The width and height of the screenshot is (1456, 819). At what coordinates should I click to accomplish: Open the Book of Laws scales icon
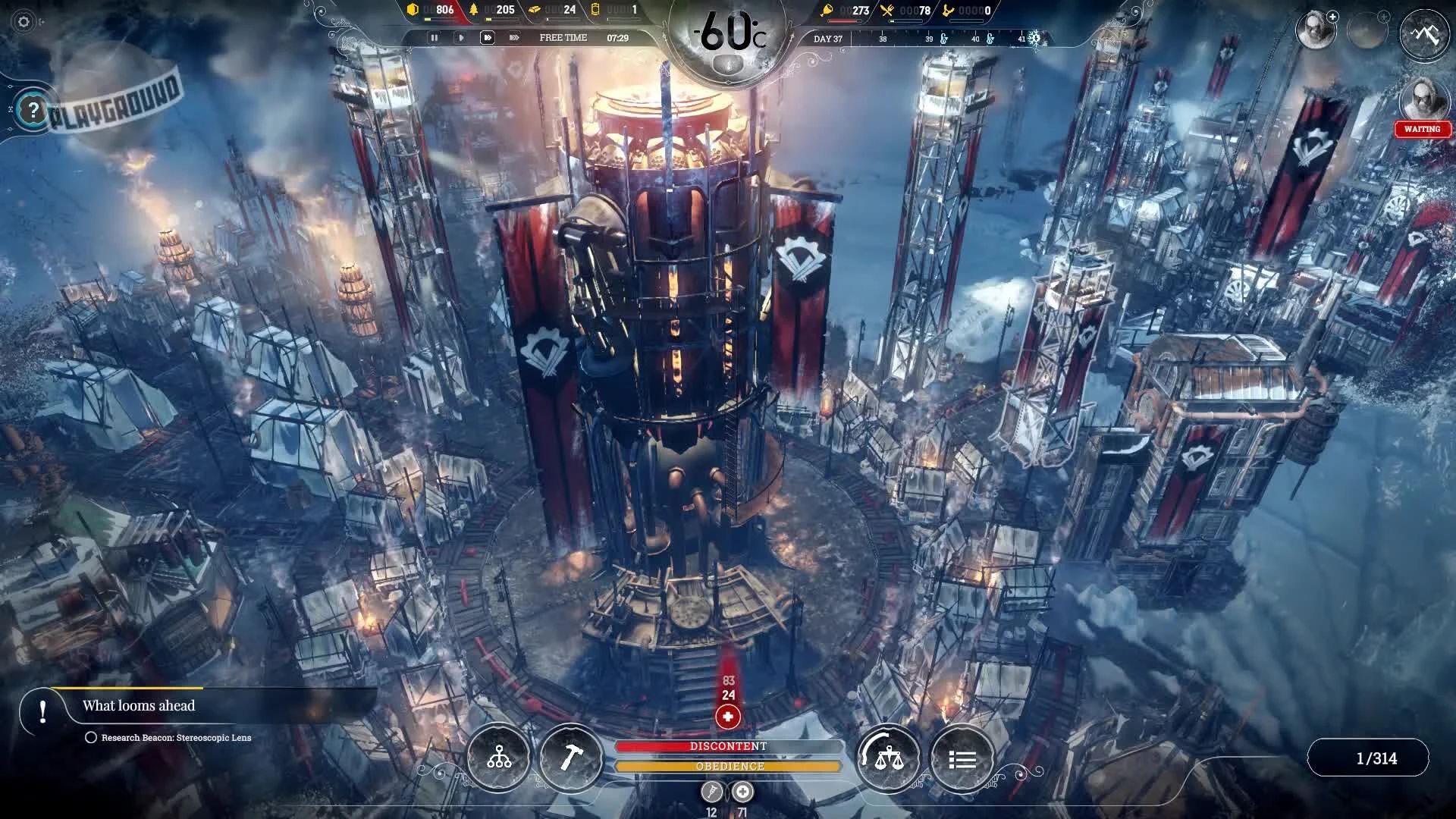(x=889, y=757)
